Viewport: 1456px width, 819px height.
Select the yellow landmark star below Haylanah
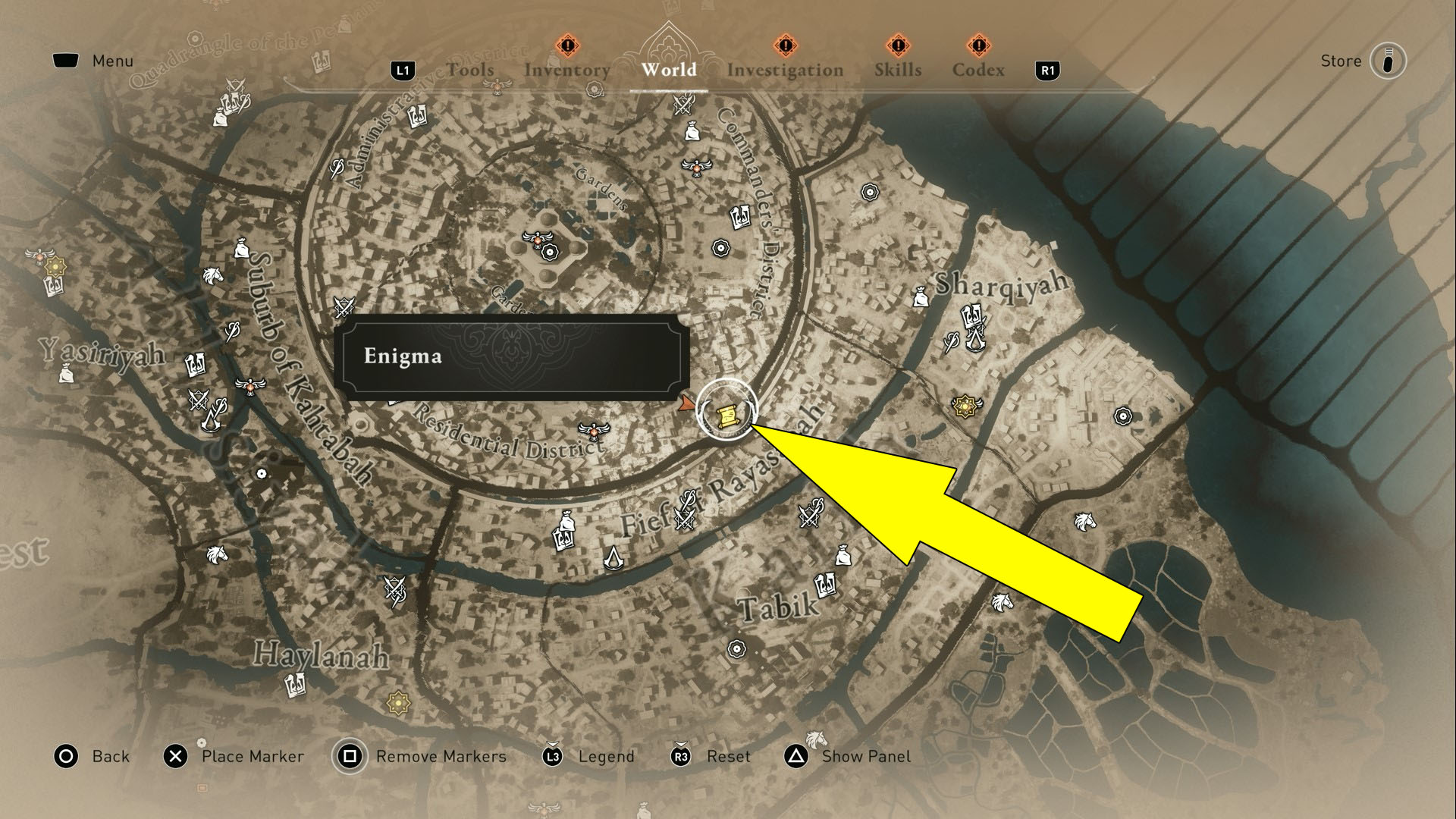click(x=397, y=704)
